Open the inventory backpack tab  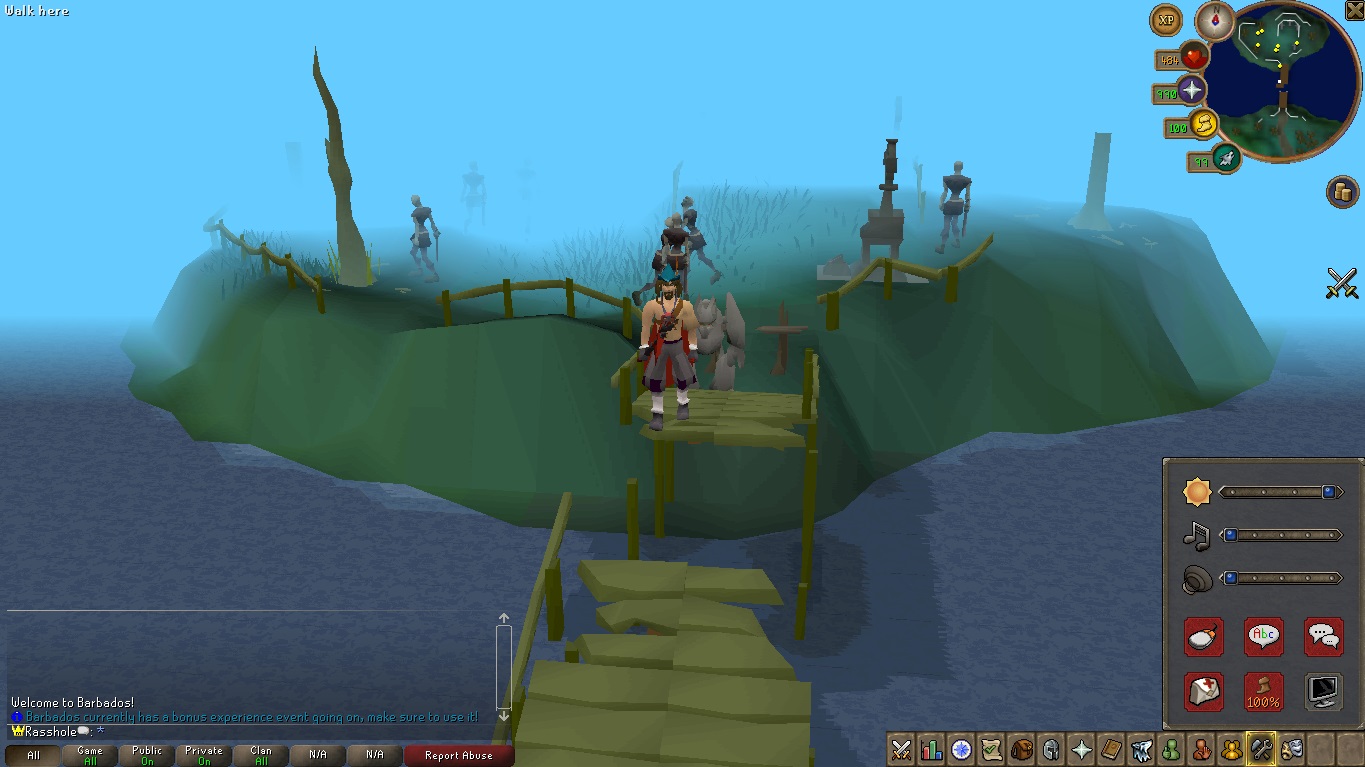[x=1021, y=749]
